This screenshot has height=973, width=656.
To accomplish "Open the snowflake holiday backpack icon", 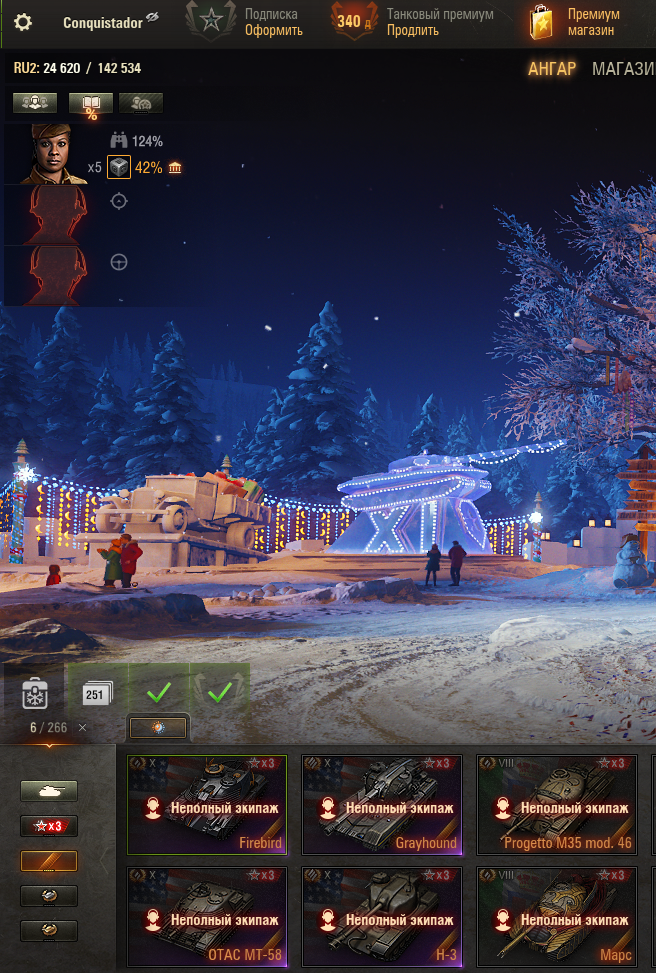I will coord(34,692).
